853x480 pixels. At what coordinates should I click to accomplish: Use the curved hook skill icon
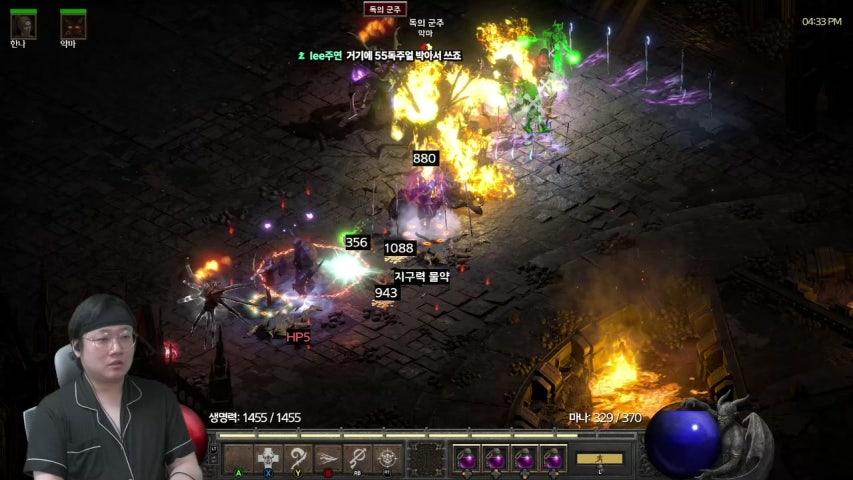click(298, 458)
